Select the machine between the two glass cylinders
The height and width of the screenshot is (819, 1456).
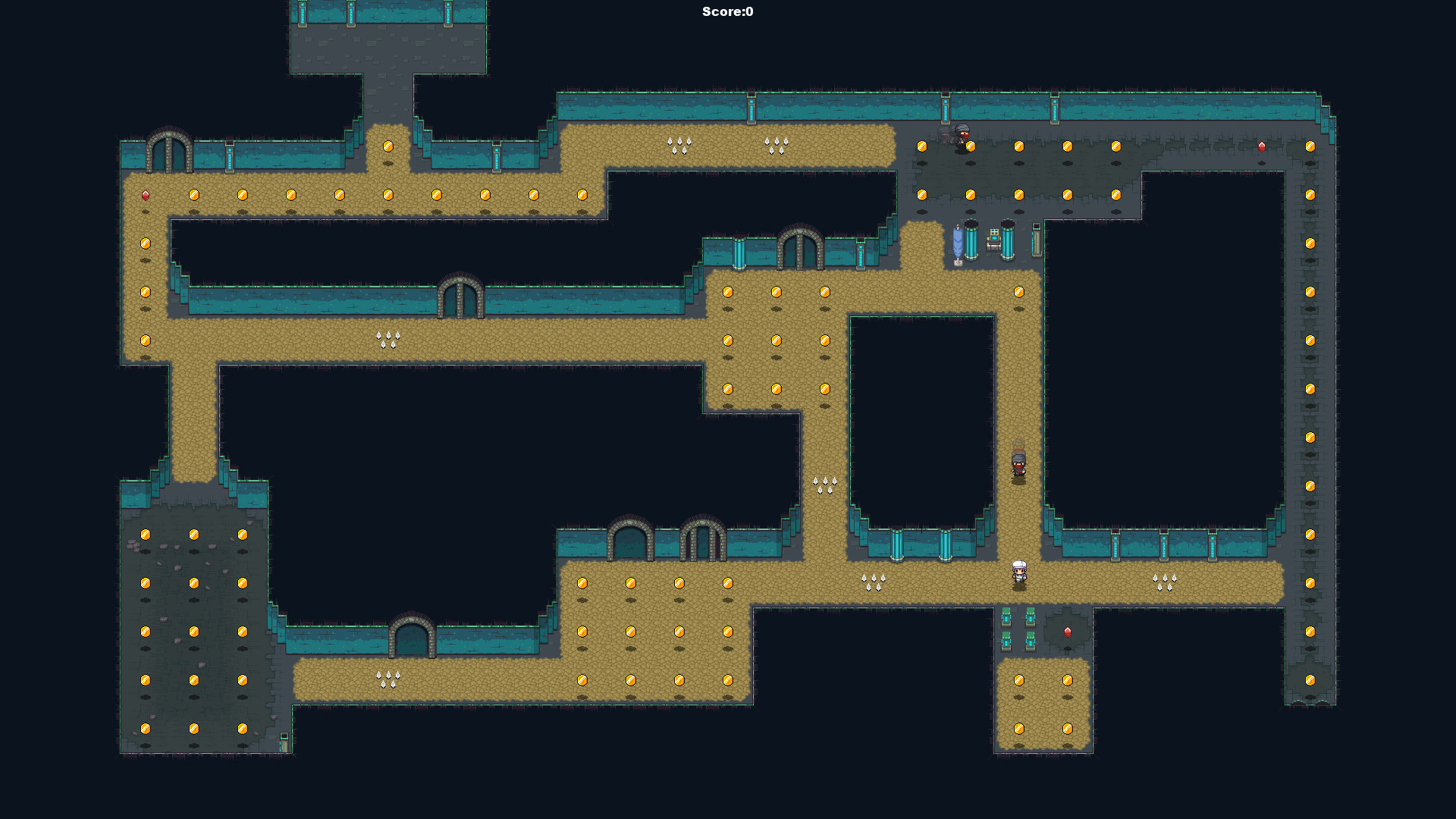pyautogui.click(x=995, y=239)
